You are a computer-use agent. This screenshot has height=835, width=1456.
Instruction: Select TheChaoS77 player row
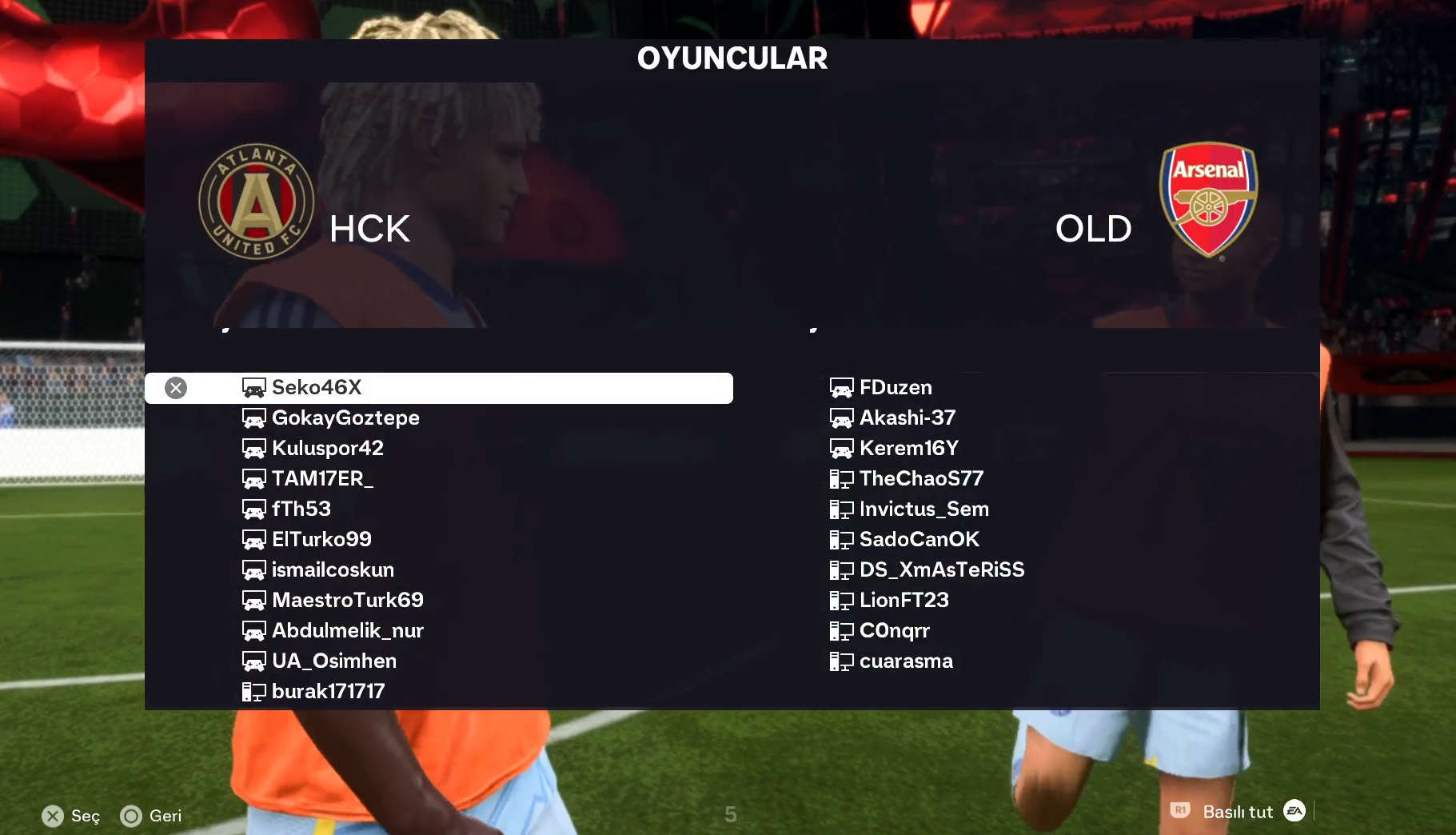(x=920, y=479)
